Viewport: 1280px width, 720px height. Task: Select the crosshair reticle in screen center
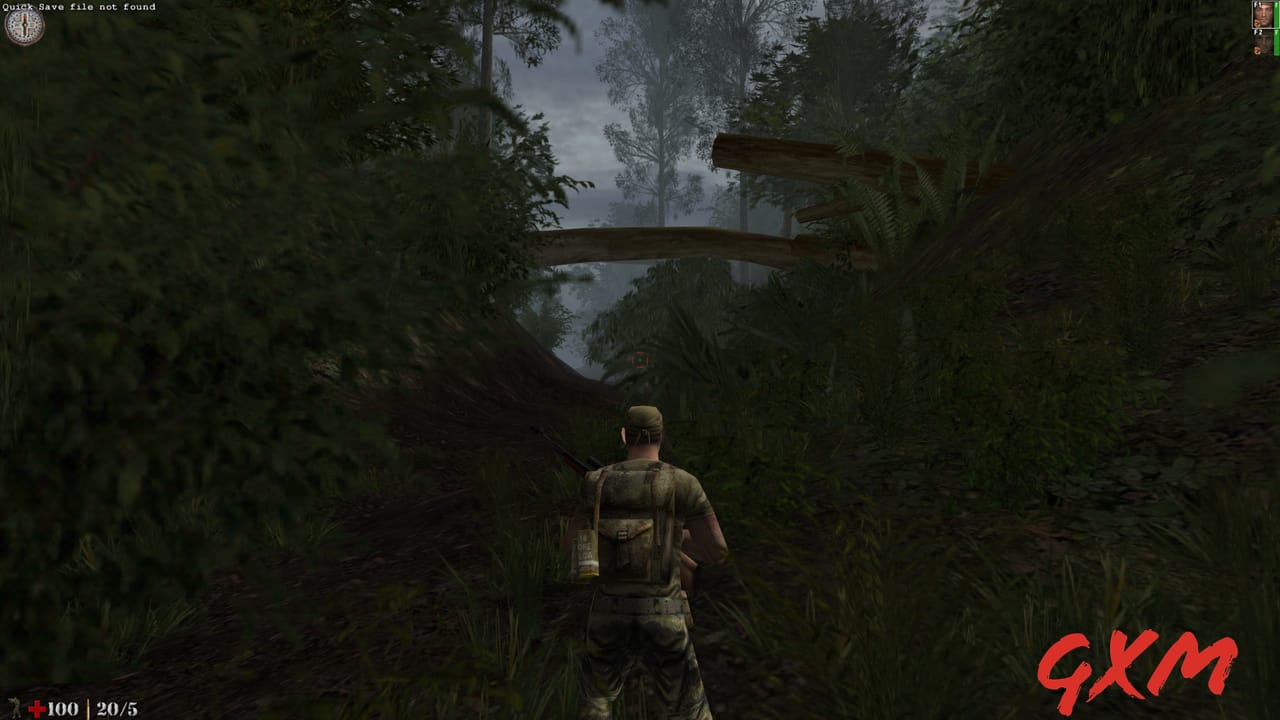point(640,360)
